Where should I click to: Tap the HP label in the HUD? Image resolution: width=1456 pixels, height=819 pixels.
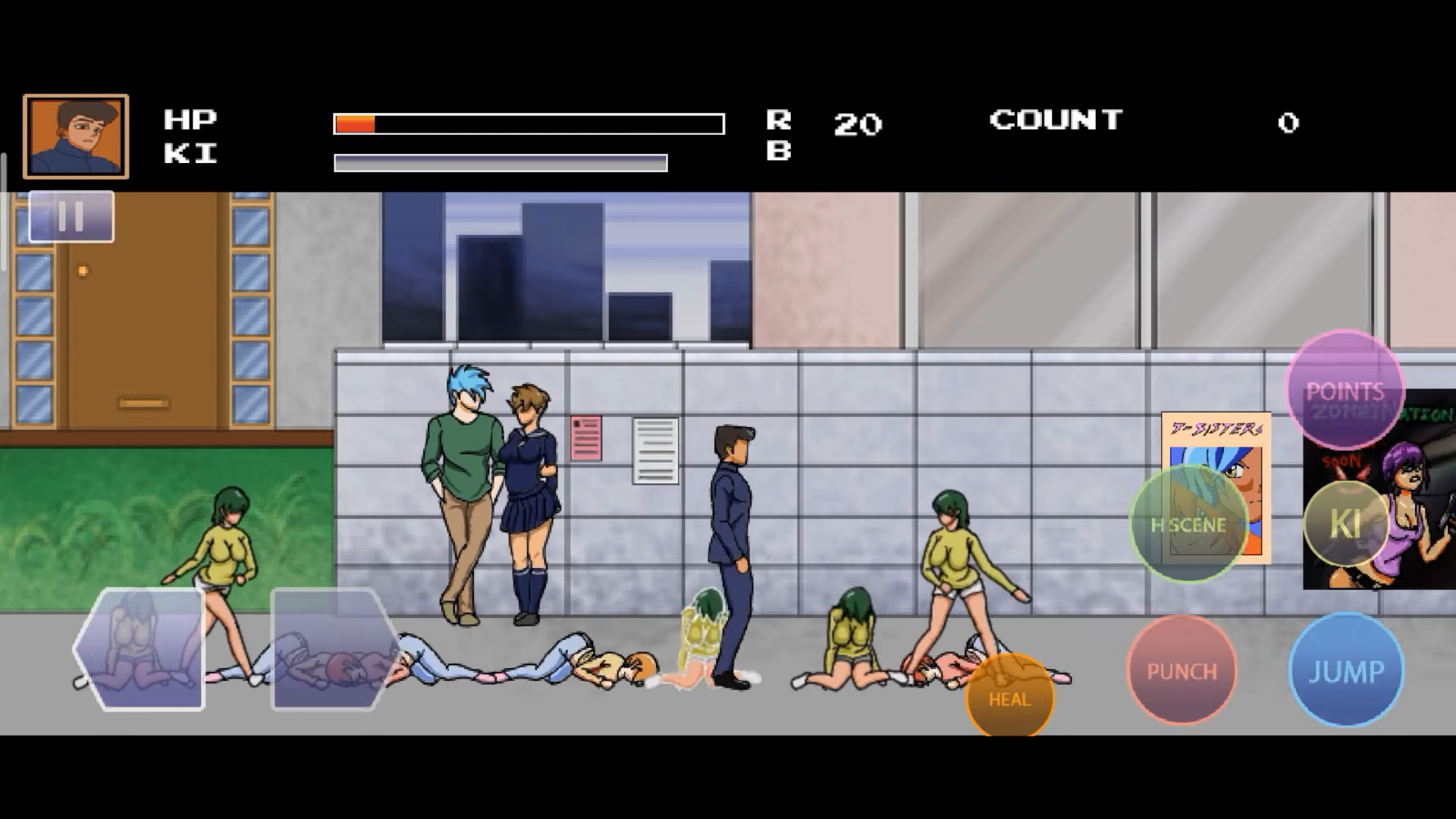click(x=192, y=119)
